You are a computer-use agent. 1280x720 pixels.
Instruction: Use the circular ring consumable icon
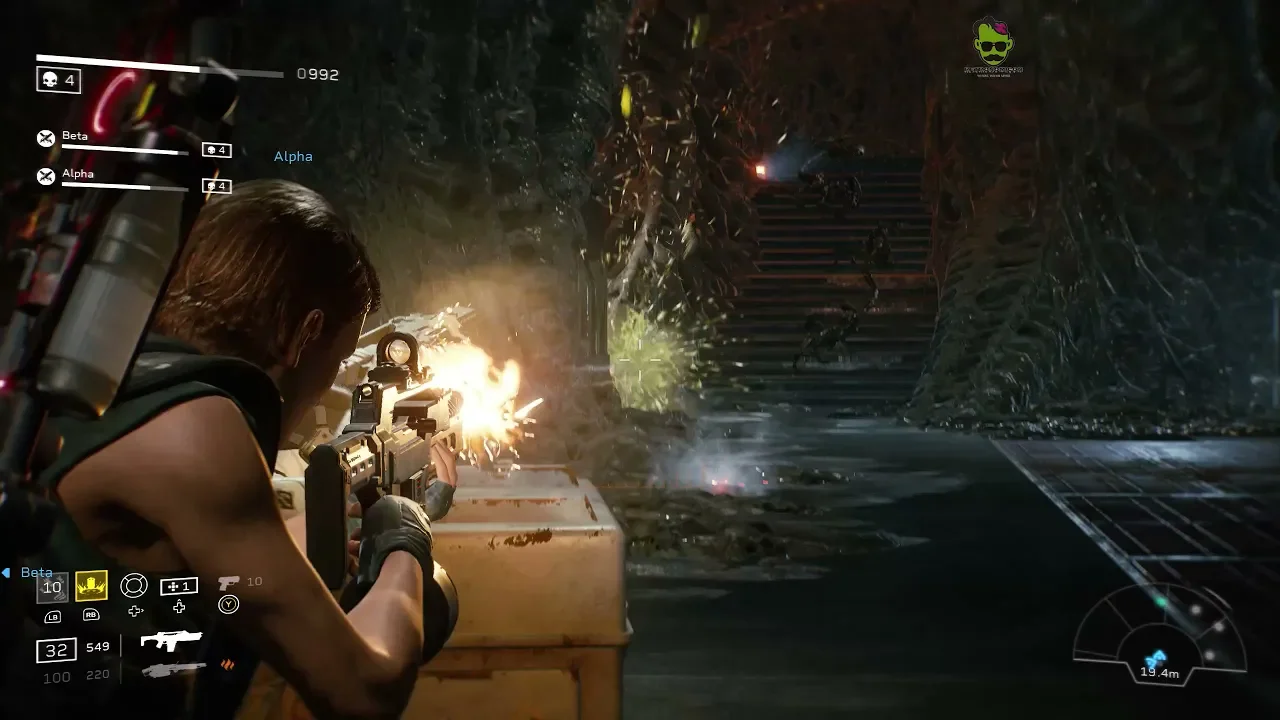[134, 586]
